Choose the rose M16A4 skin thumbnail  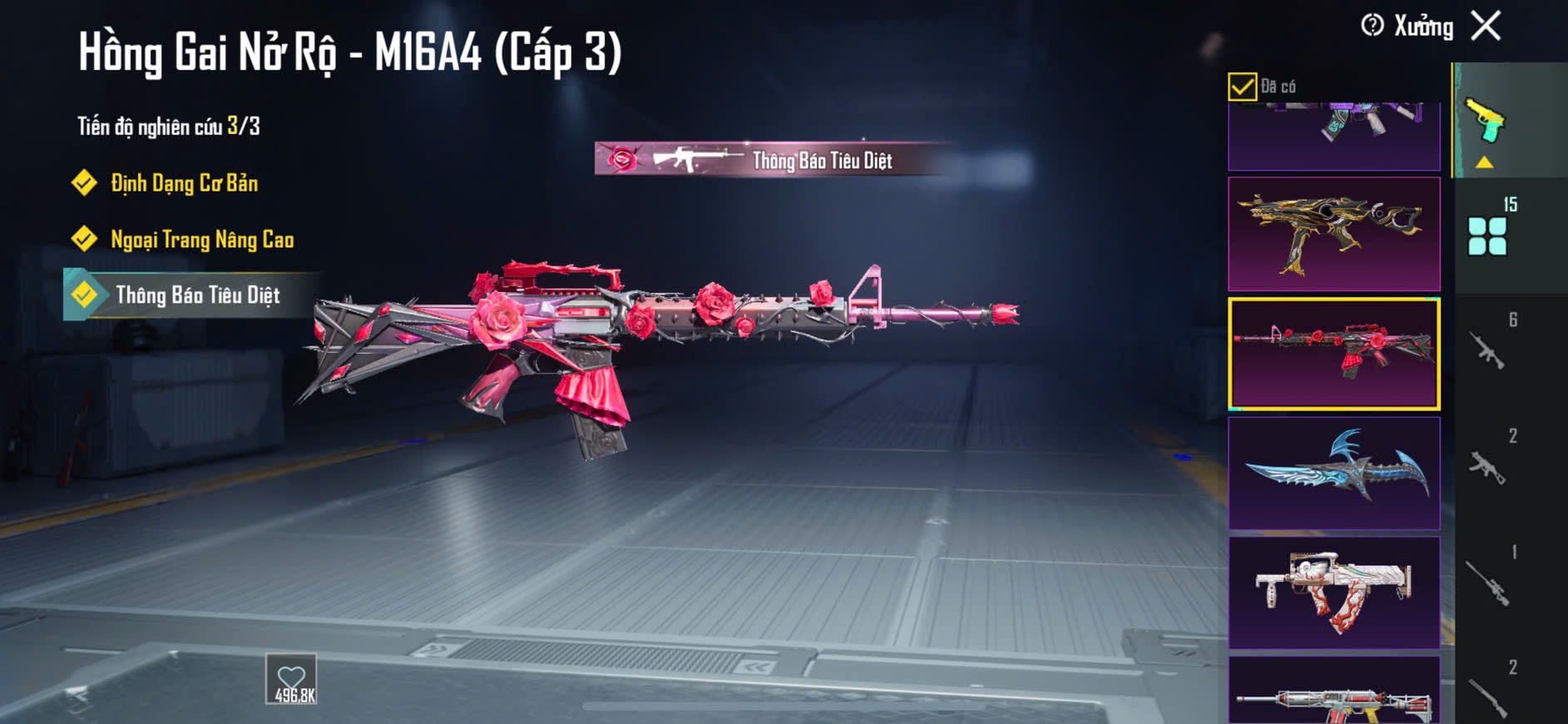[x=1333, y=354]
